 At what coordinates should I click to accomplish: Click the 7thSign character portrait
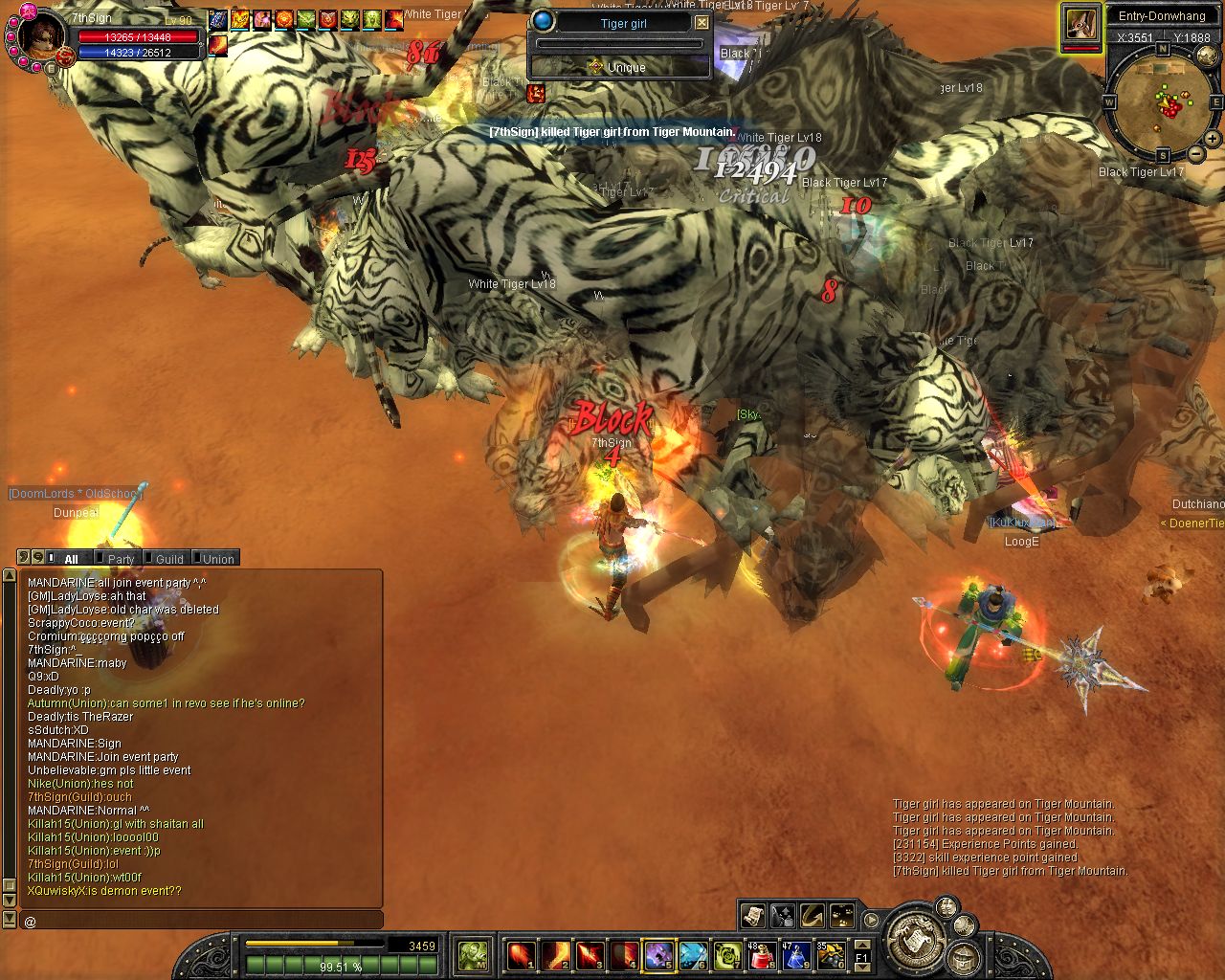[x=40, y=33]
